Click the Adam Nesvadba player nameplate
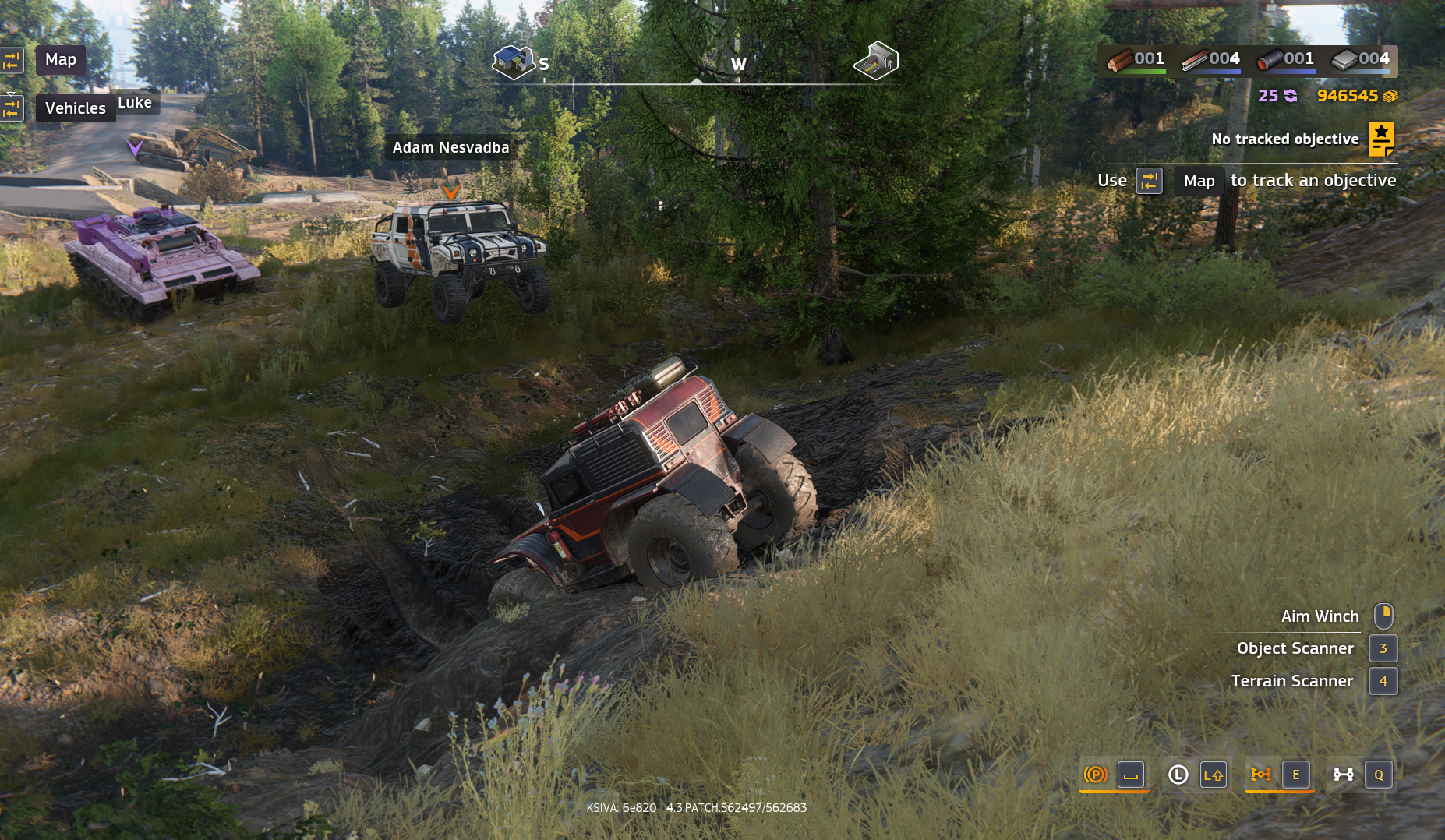1445x840 pixels. pyautogui.click(x=450, y=146)
